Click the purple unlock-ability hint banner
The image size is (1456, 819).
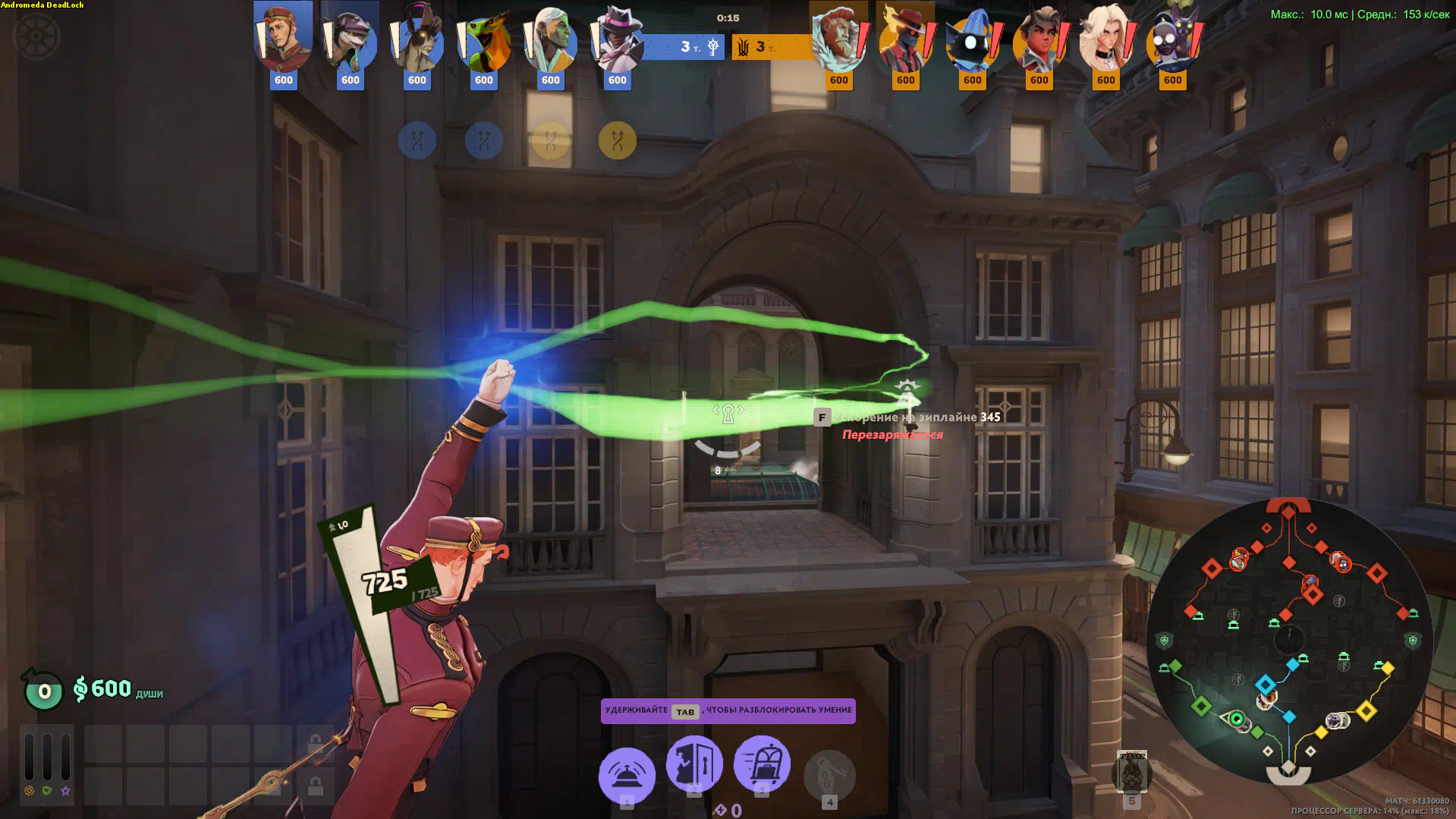pyautogui.click(x=728, y=710)
